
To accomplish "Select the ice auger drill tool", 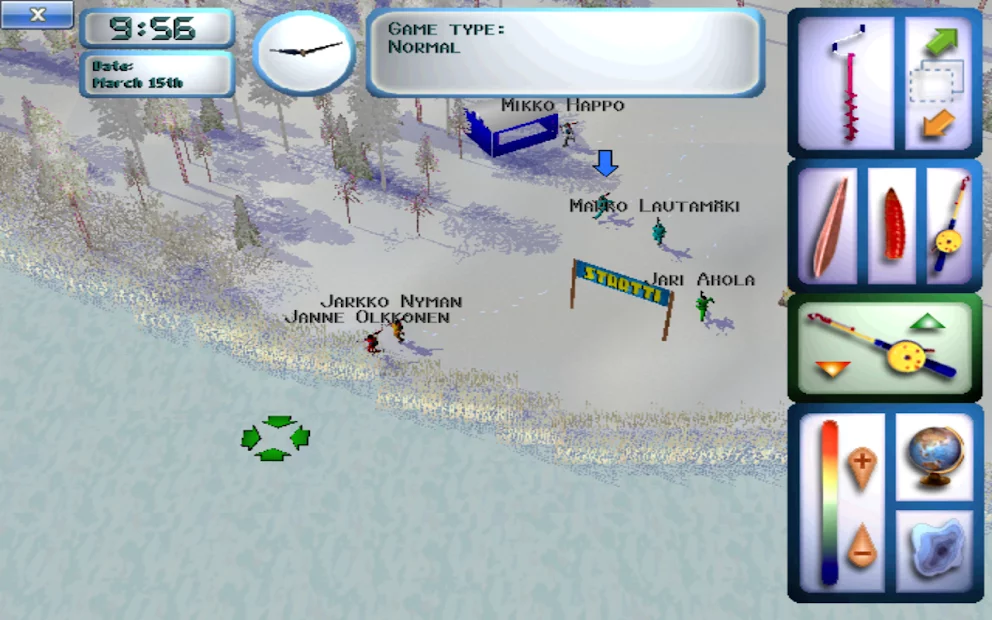I will (x=850, y=83).
